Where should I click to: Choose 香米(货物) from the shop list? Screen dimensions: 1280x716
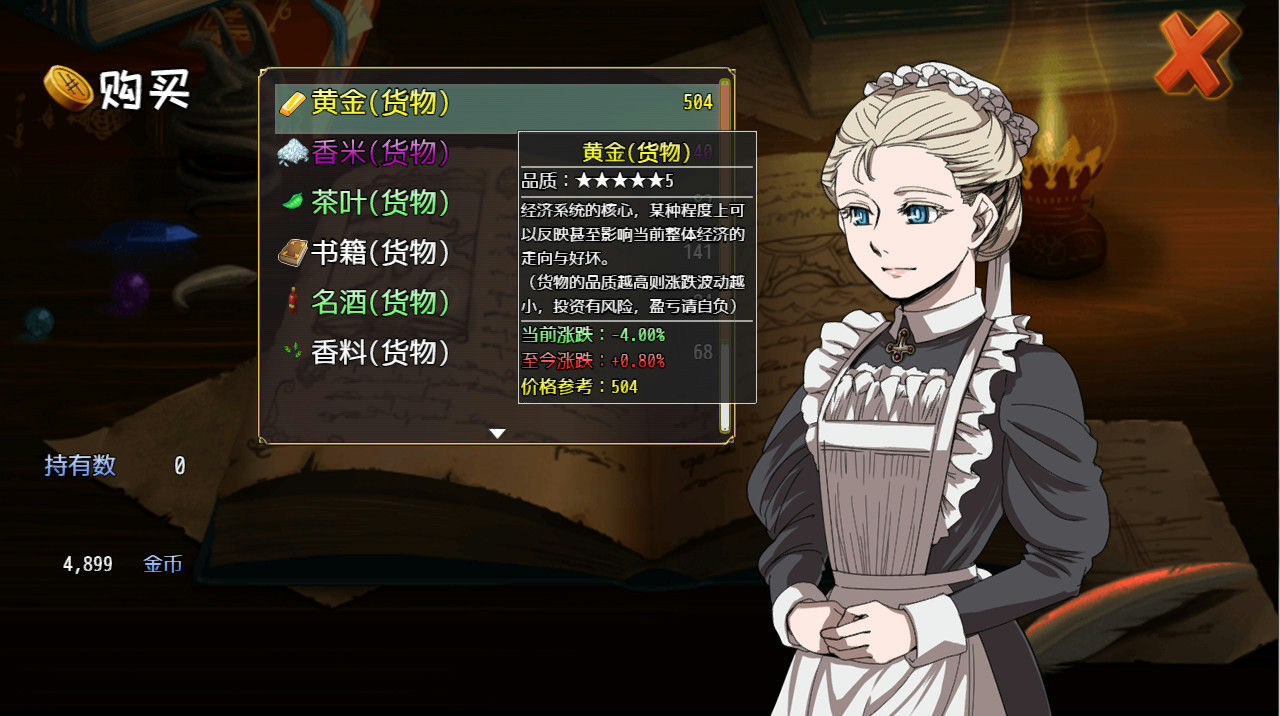[x=380, y=153]
